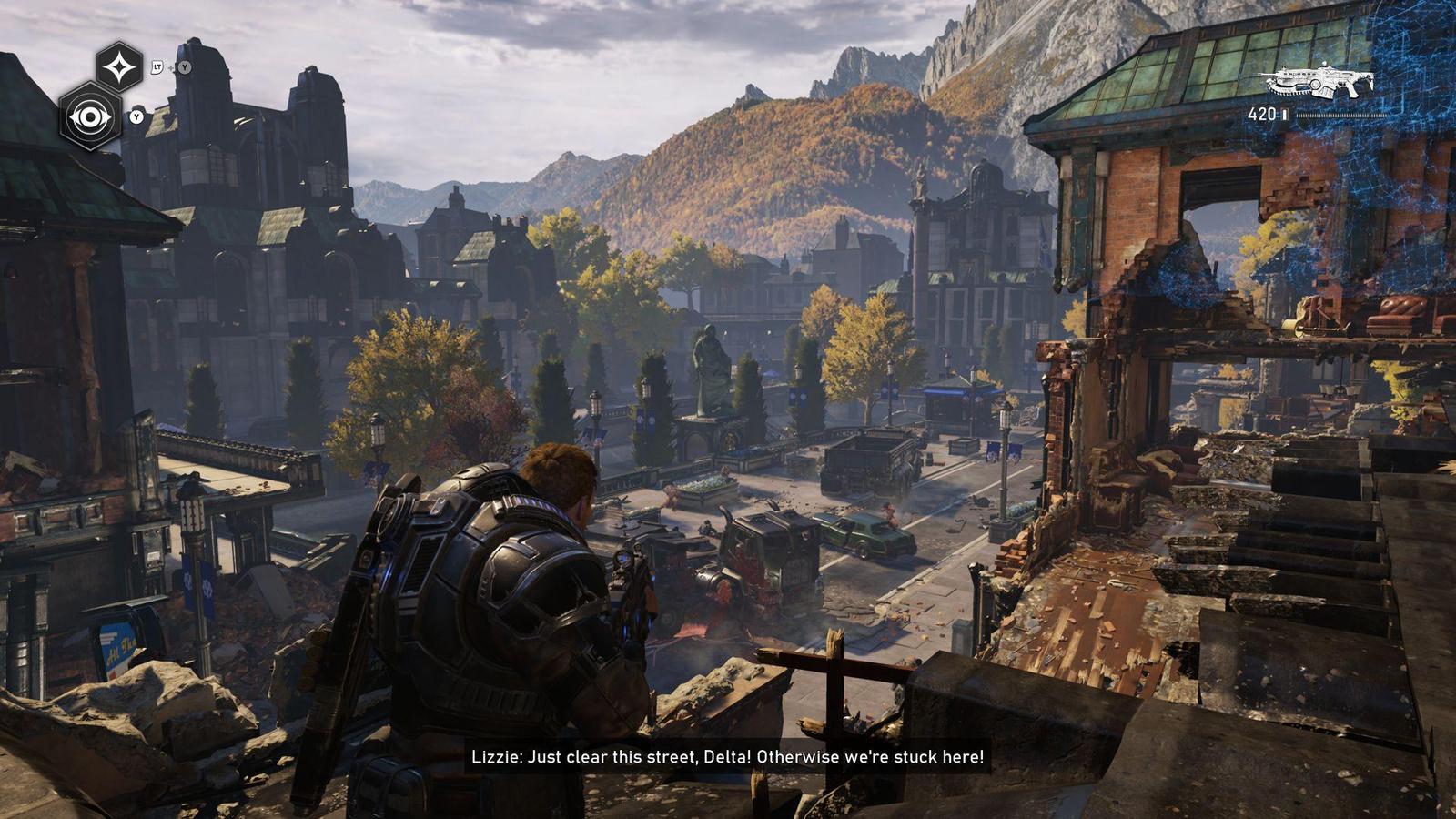Activate the four-pointed star ability hexagon

point(120,66)
